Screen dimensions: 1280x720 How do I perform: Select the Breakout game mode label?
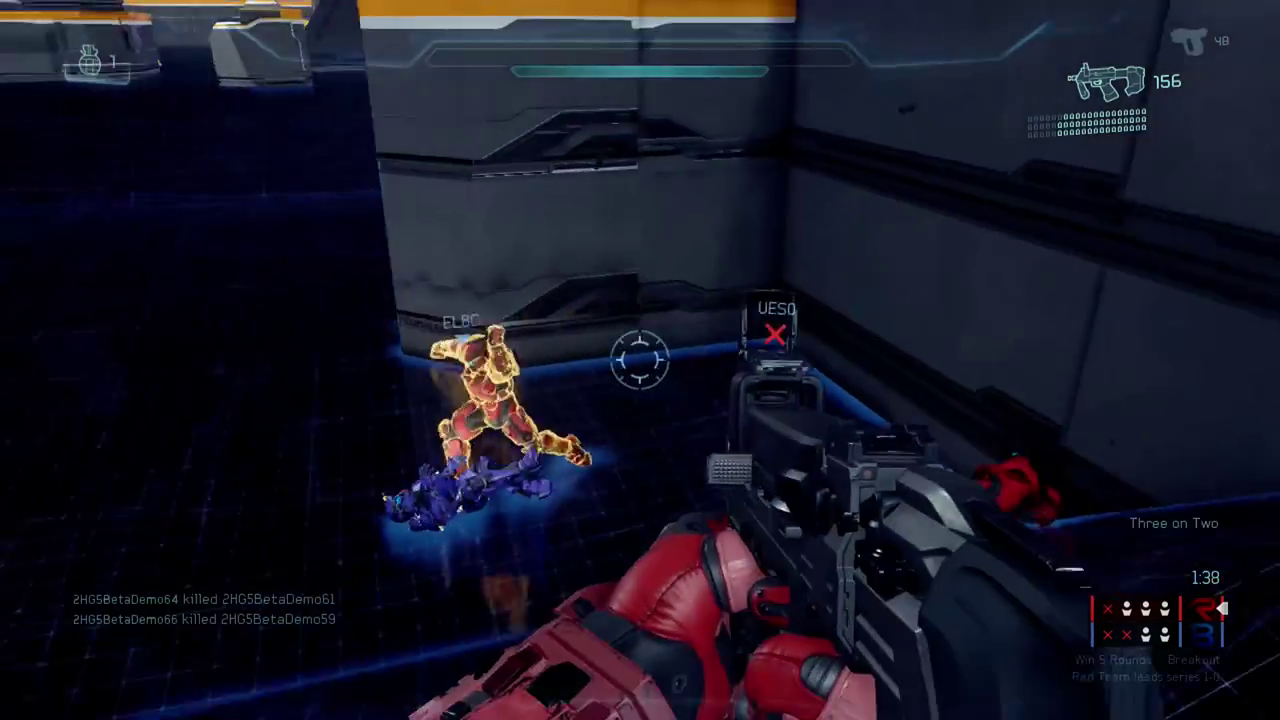pos(1194,659)
